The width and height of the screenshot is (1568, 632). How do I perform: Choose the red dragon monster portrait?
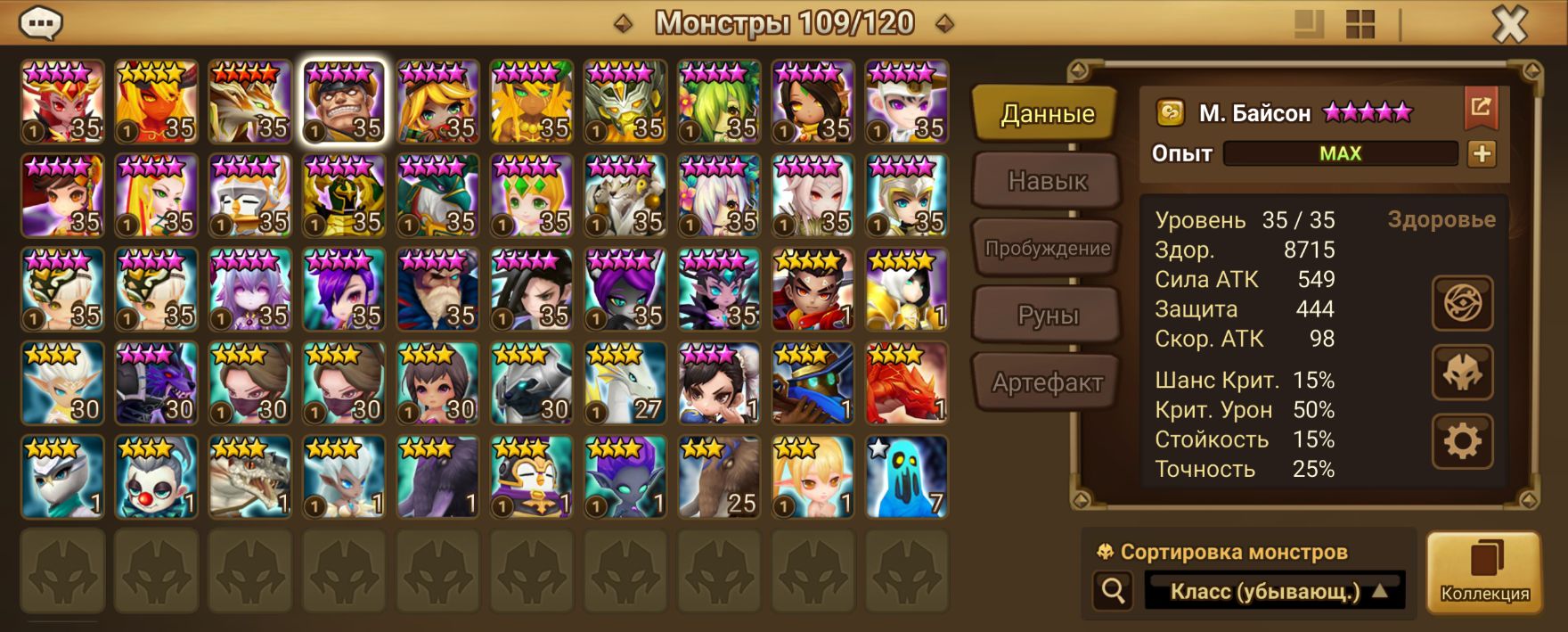pyautogui.click(x=907, y=383)
